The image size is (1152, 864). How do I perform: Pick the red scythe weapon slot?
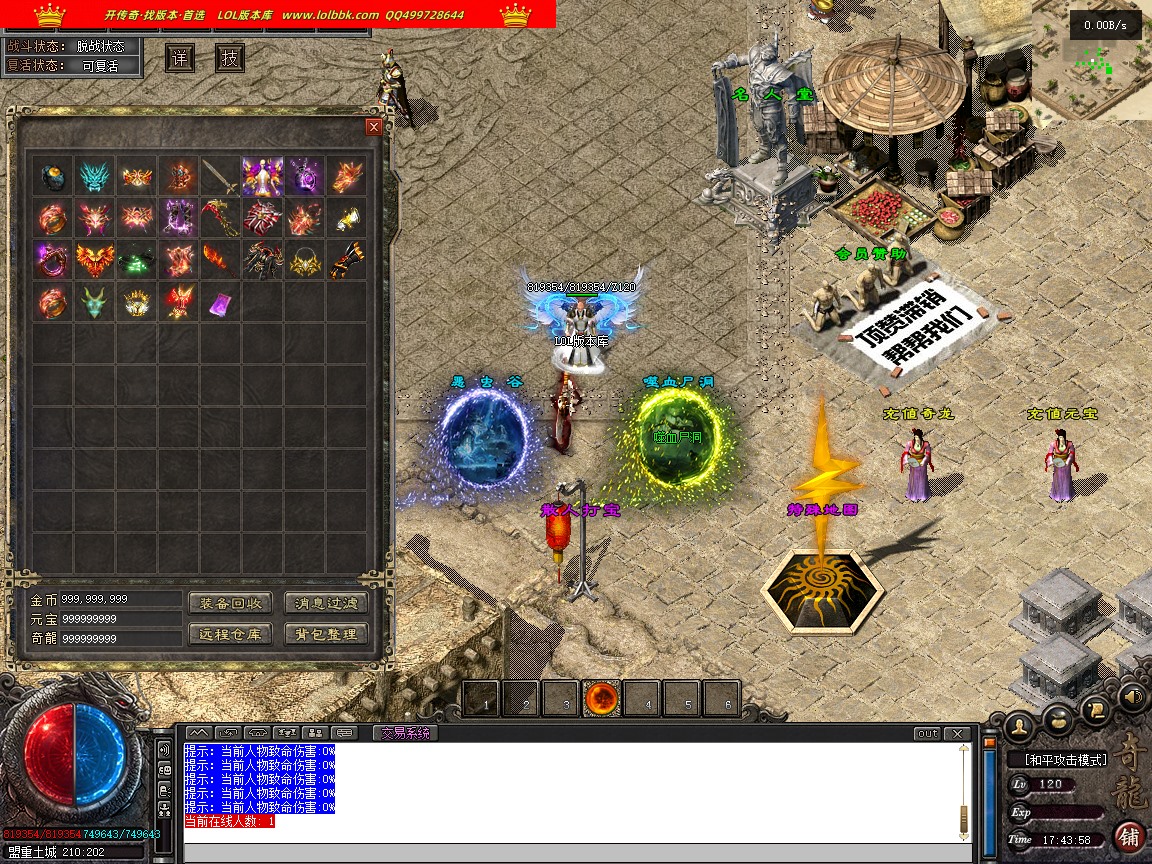[220, 218]
